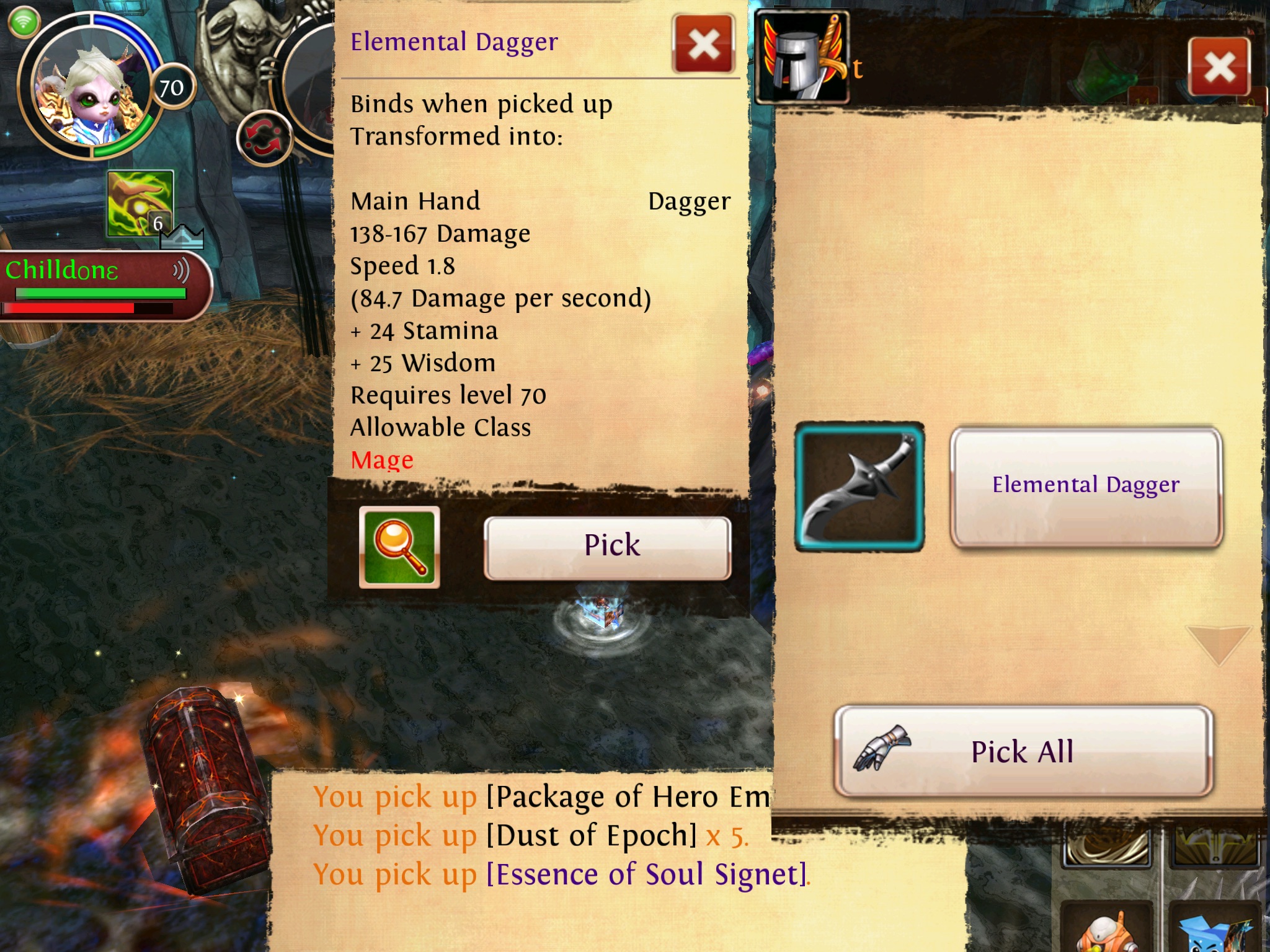
Task: Open the chat log message box
Action: (521, 862)
